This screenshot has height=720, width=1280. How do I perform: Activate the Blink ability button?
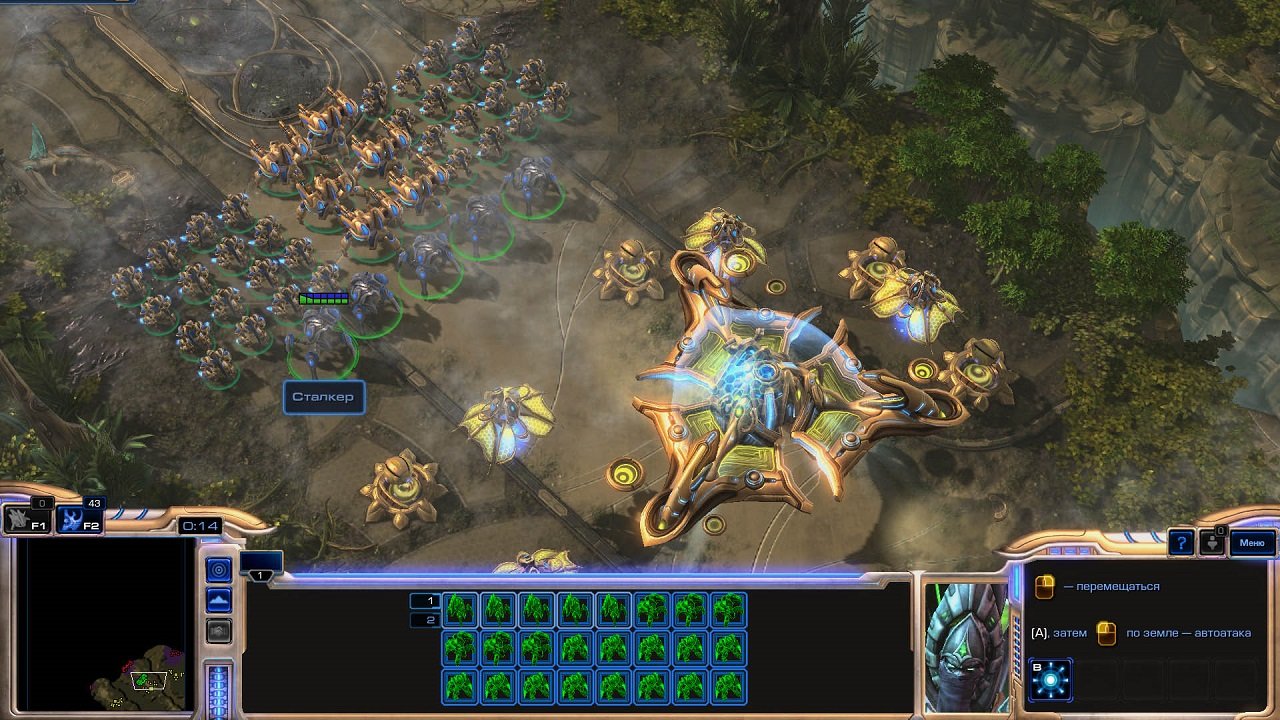(1050, 679)
